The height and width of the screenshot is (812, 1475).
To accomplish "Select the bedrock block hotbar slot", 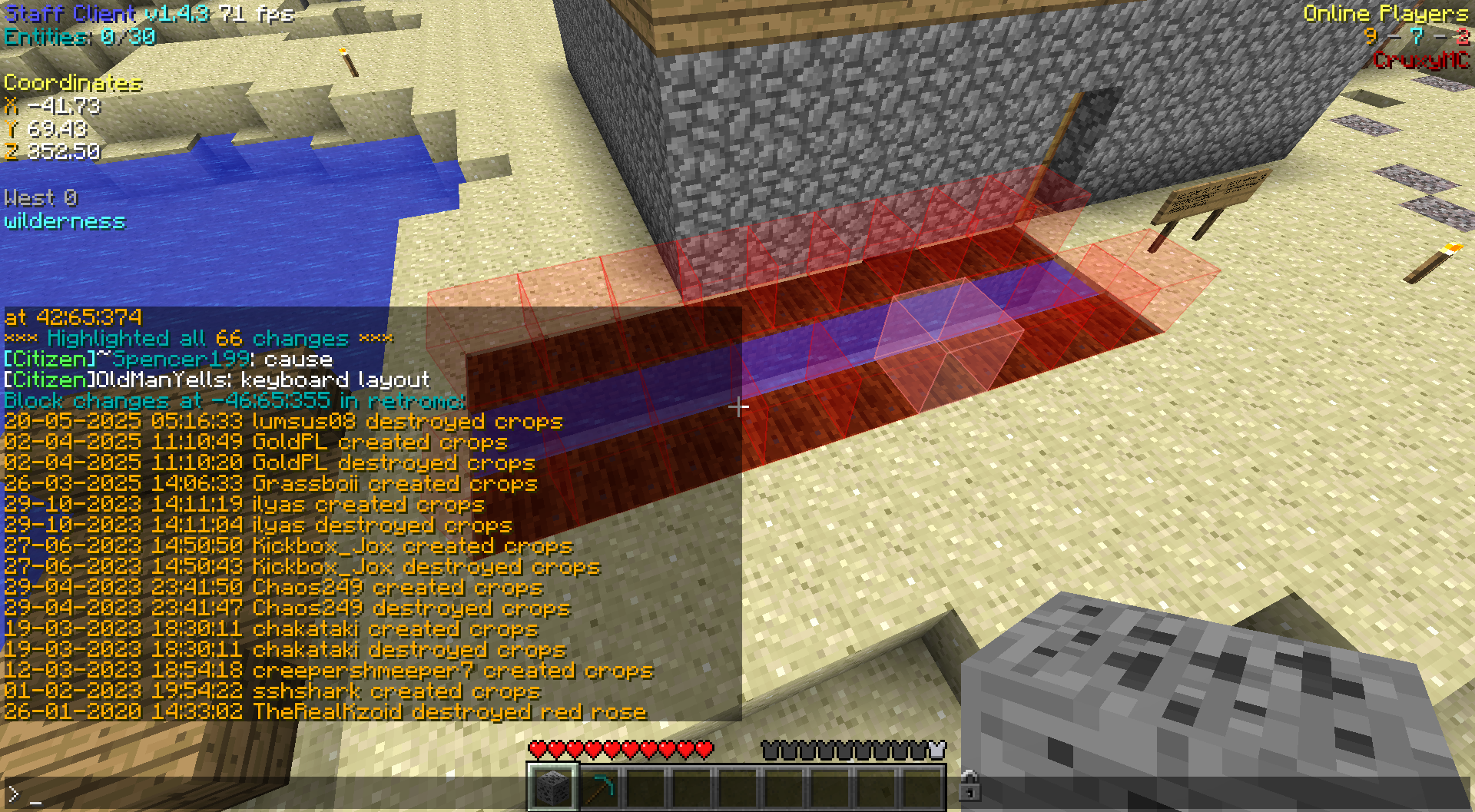I will click(552, 787).
